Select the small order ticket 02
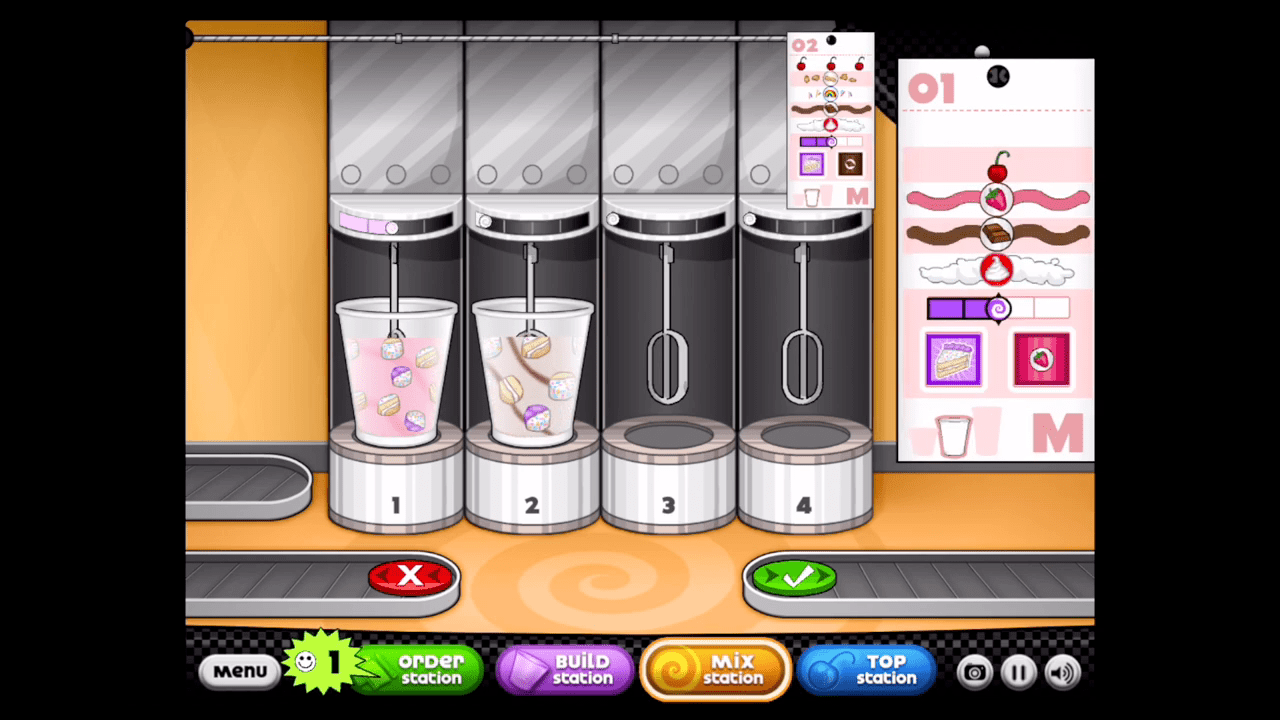 click(830, 120)
